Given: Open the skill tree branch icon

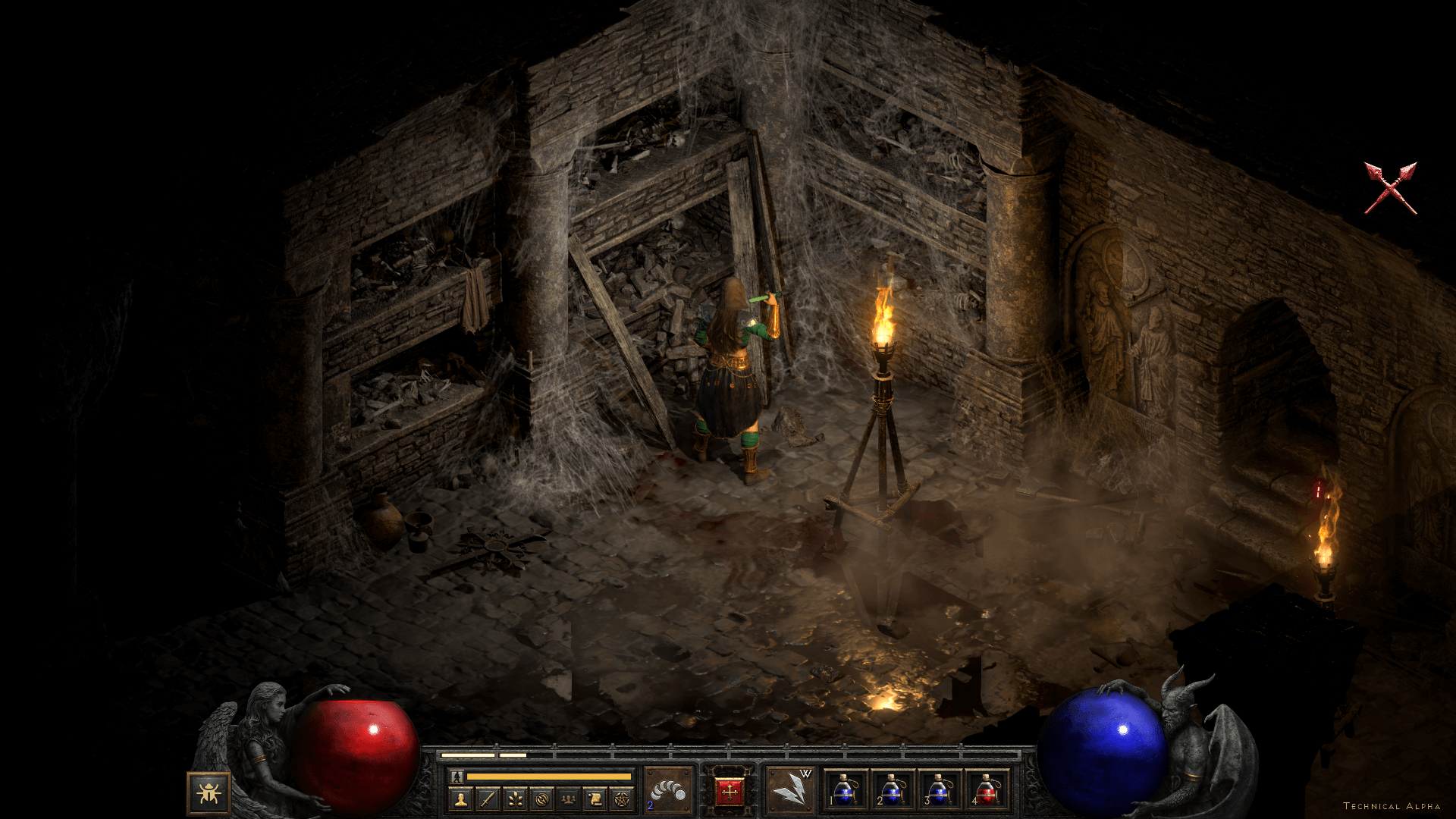Looking at the screenshot, I should (x=515, y=799).
